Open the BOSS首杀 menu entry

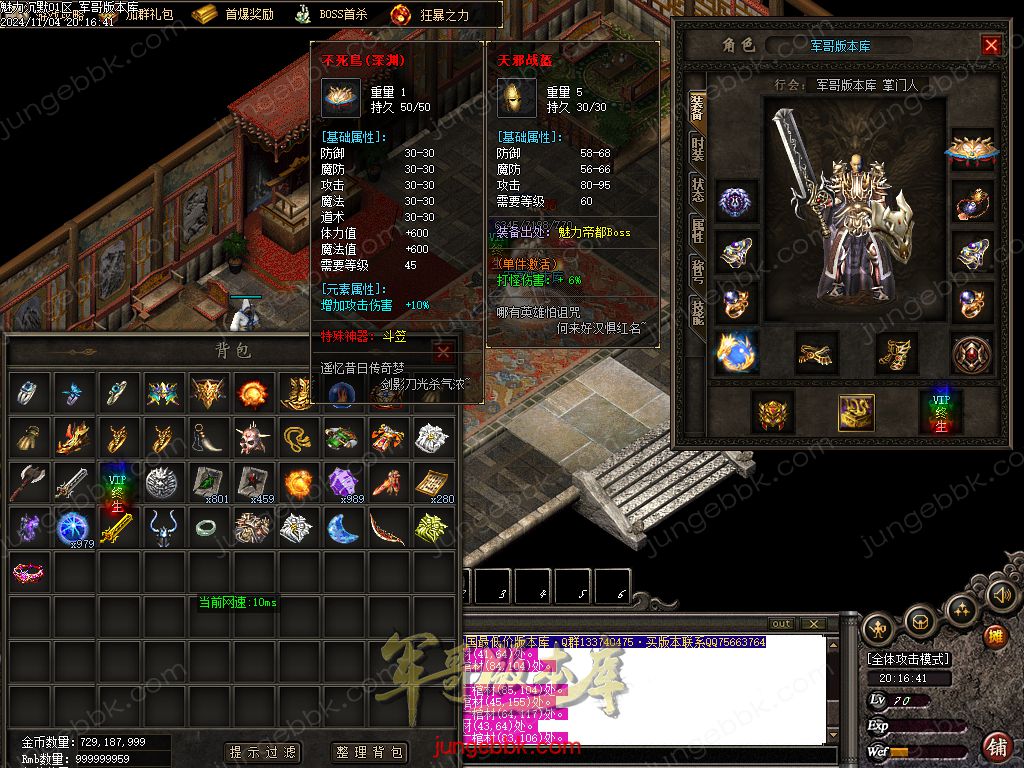coord(331,14)
